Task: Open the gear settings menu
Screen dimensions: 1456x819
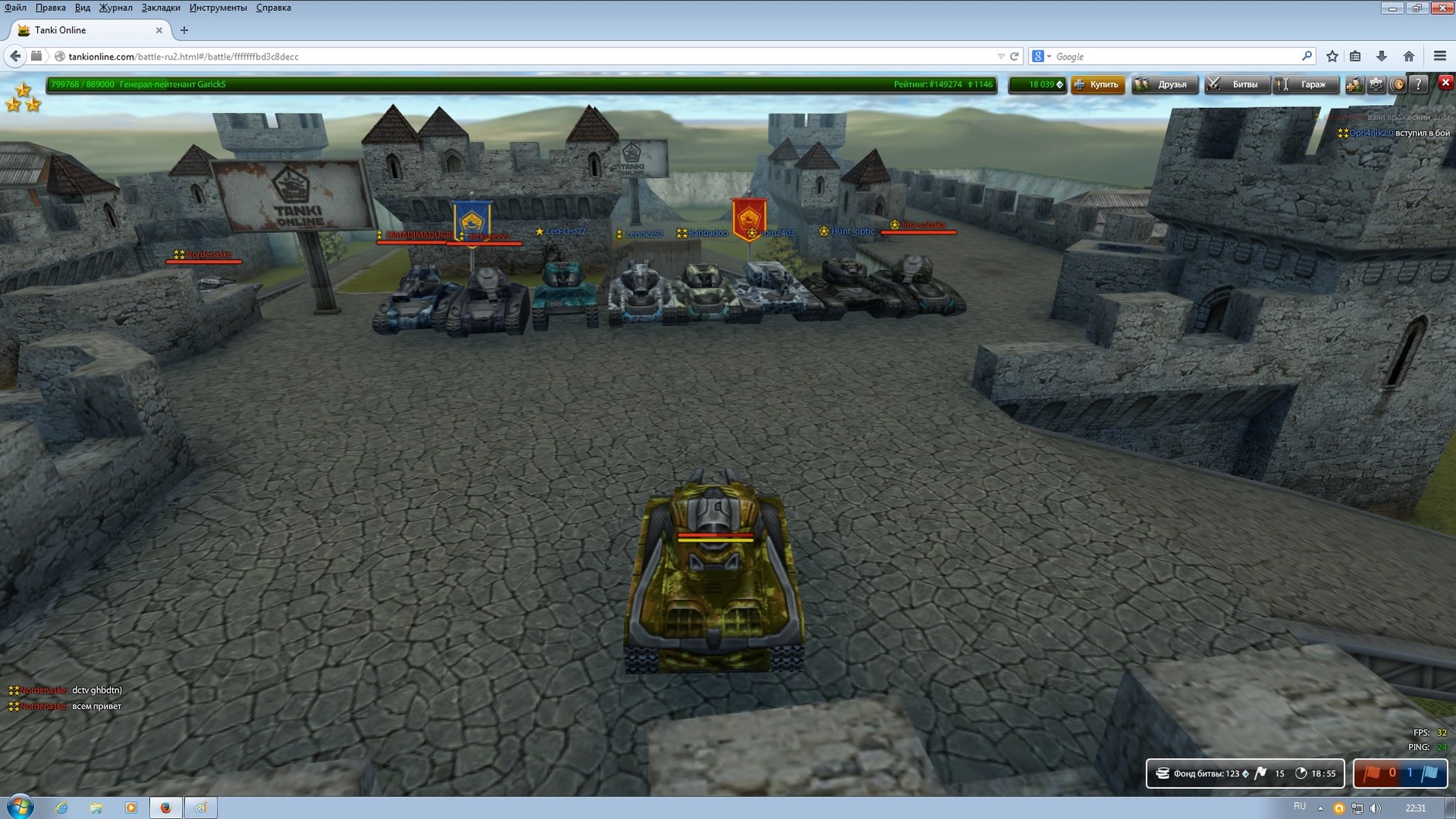Action: point(1376,84)
